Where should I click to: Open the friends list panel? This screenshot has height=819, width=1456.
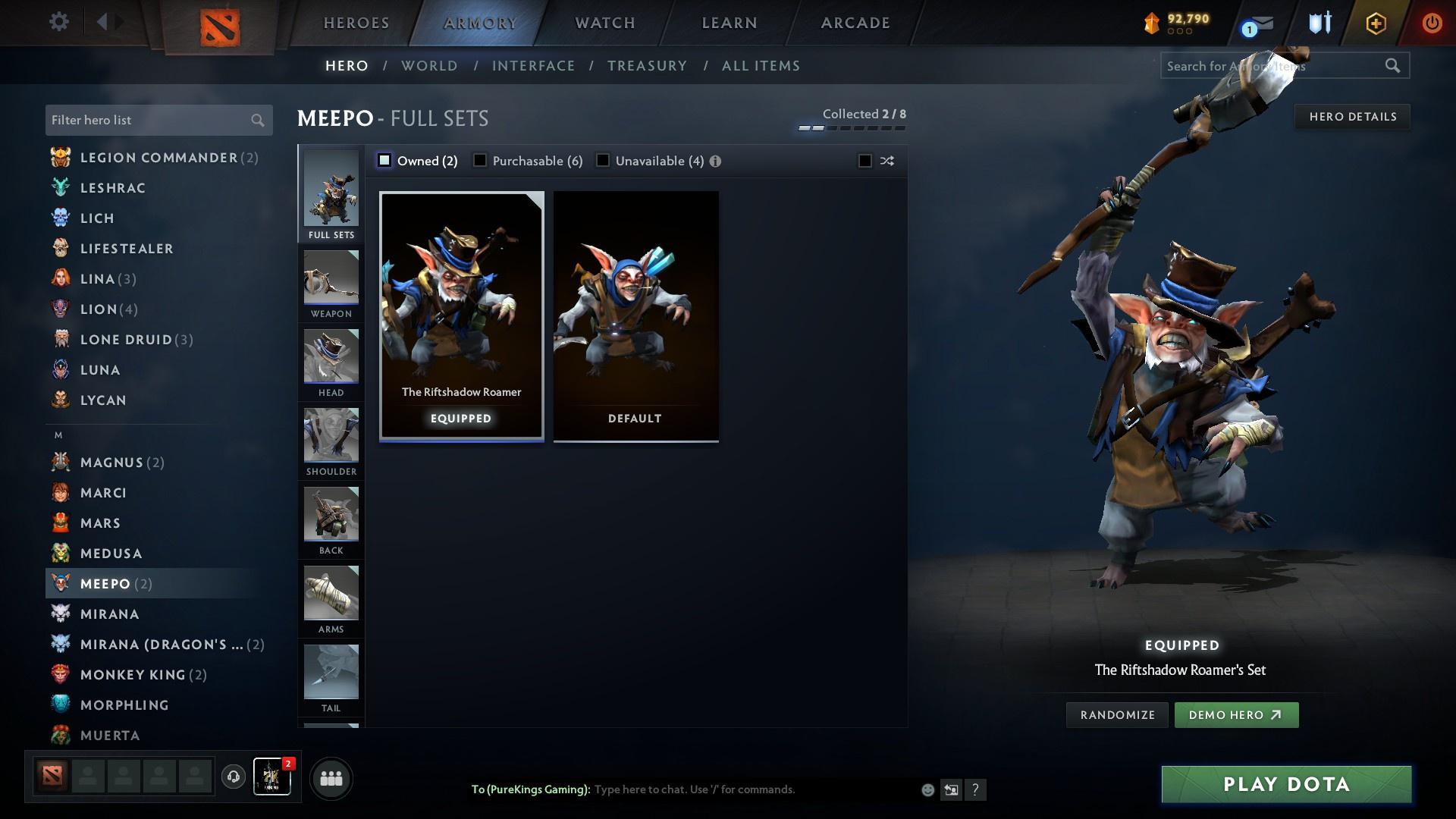330,778
